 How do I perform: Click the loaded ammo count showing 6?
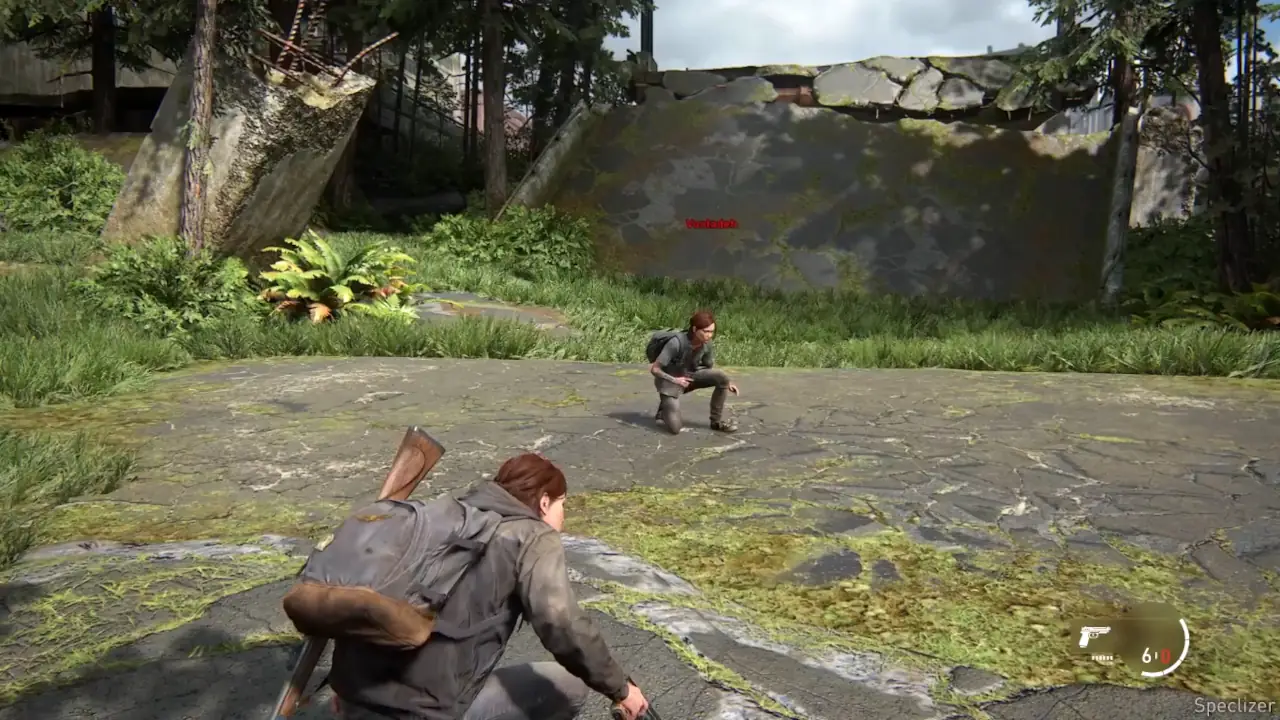coord(1147,655)
